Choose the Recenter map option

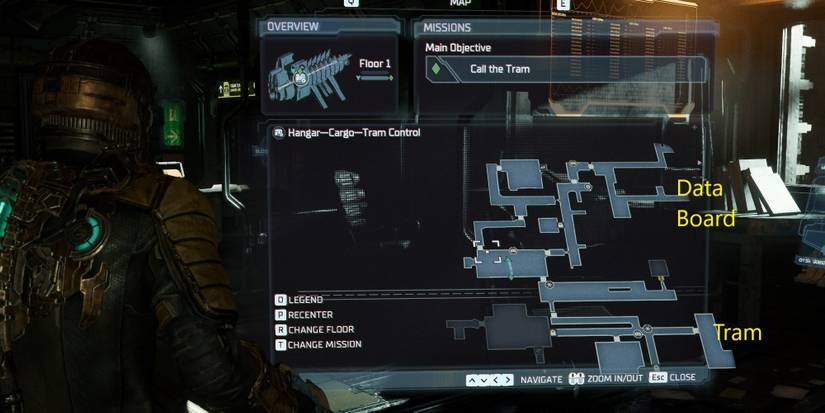(x=315, y=314)
